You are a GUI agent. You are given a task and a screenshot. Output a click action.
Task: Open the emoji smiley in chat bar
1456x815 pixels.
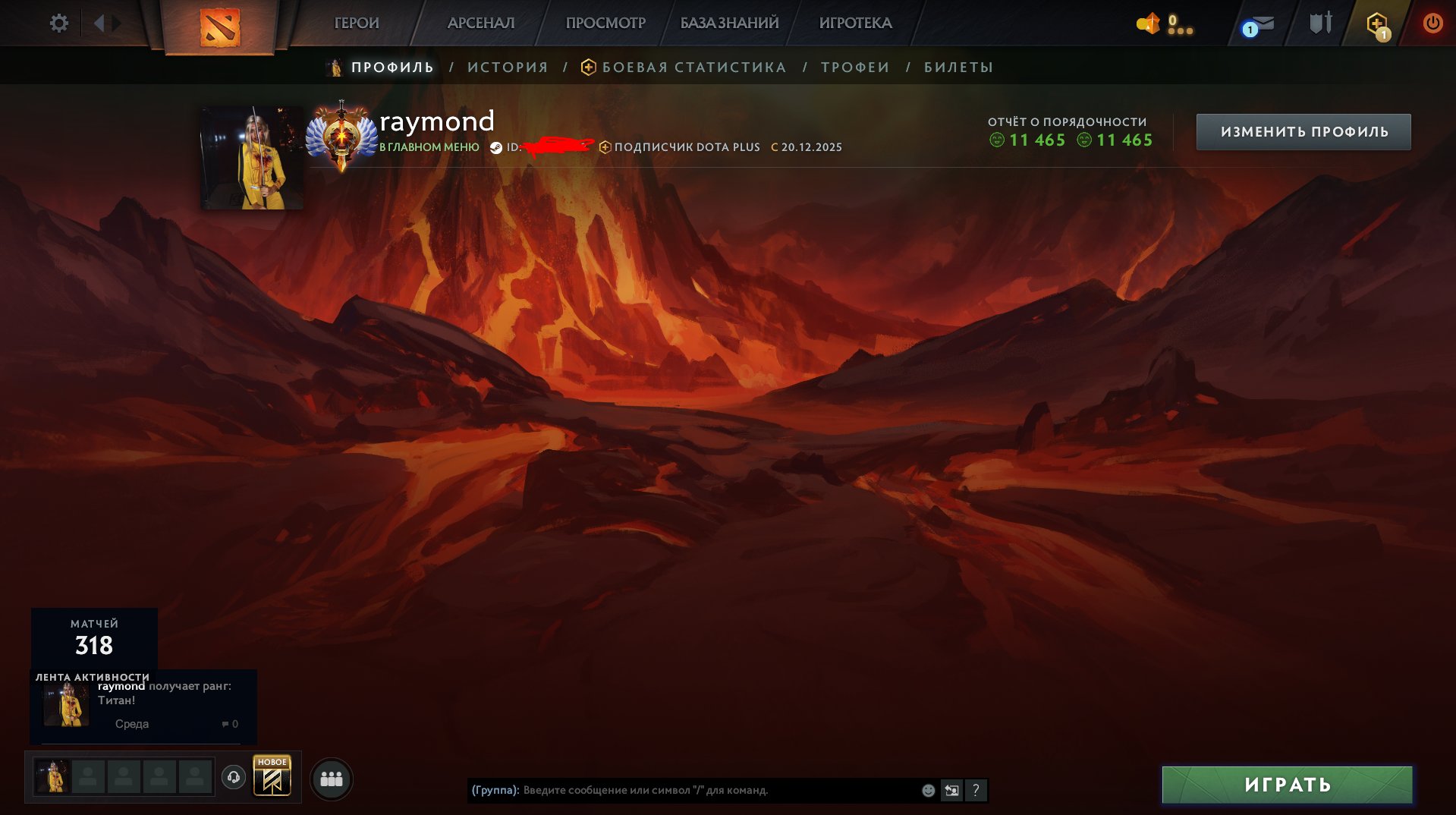[927, 790]
